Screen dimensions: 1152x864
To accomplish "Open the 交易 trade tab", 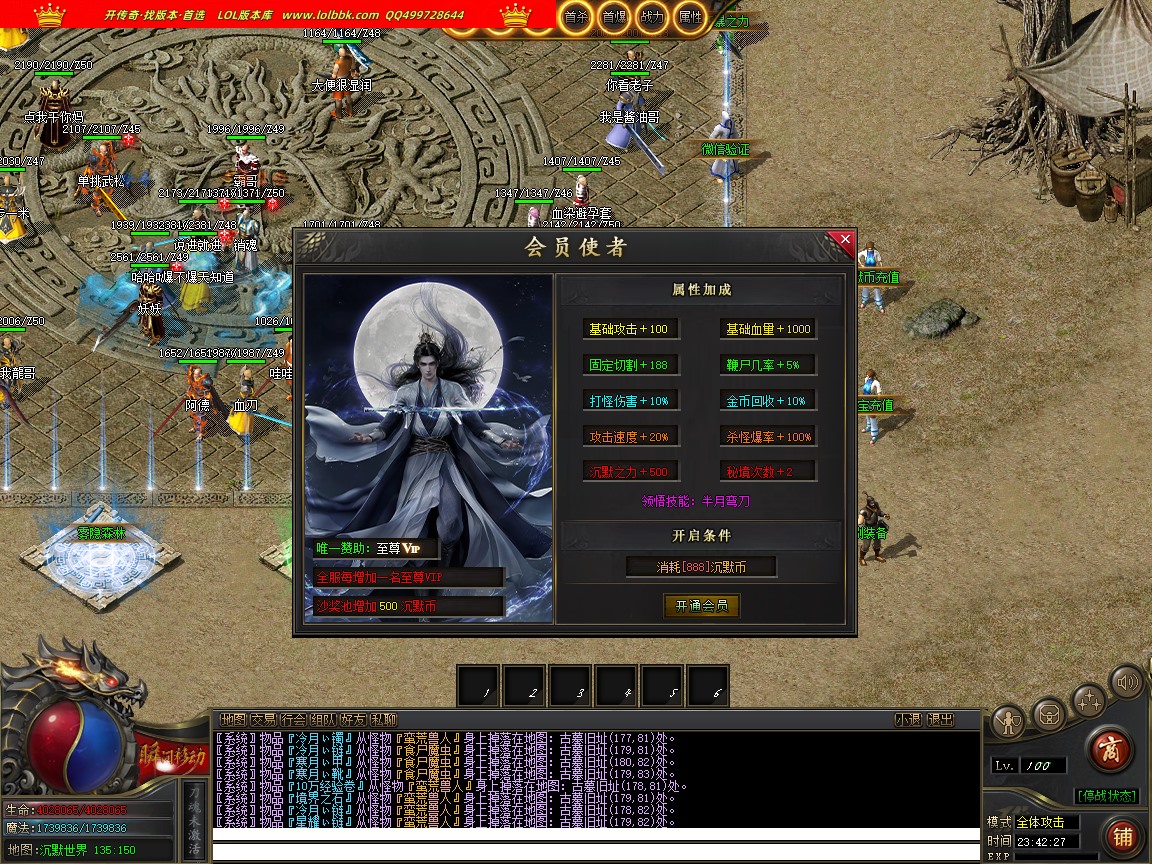I will [263, 719].
